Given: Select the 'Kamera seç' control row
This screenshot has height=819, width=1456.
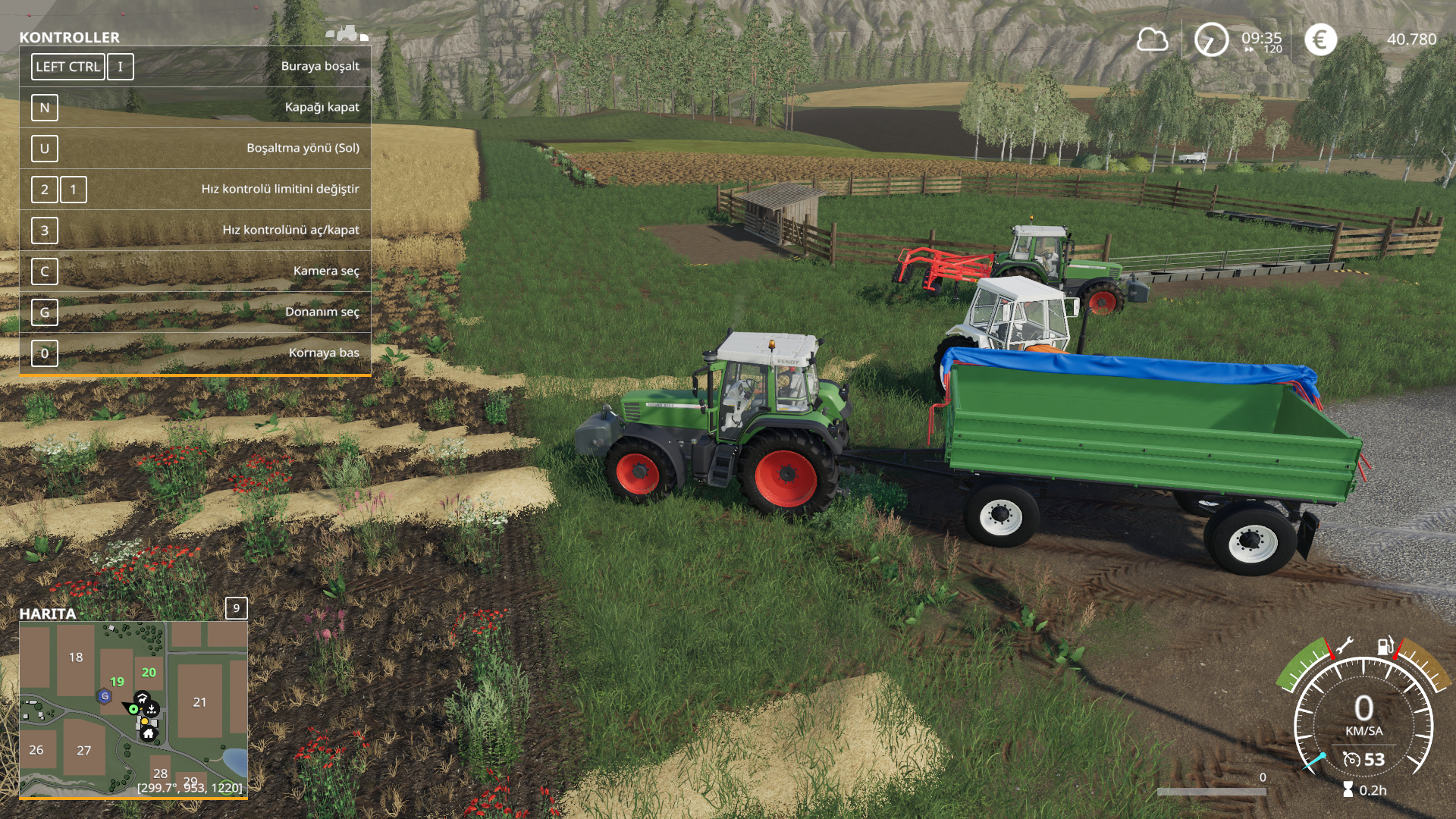Looking at the screenshot, I should (x=195, y=271).
